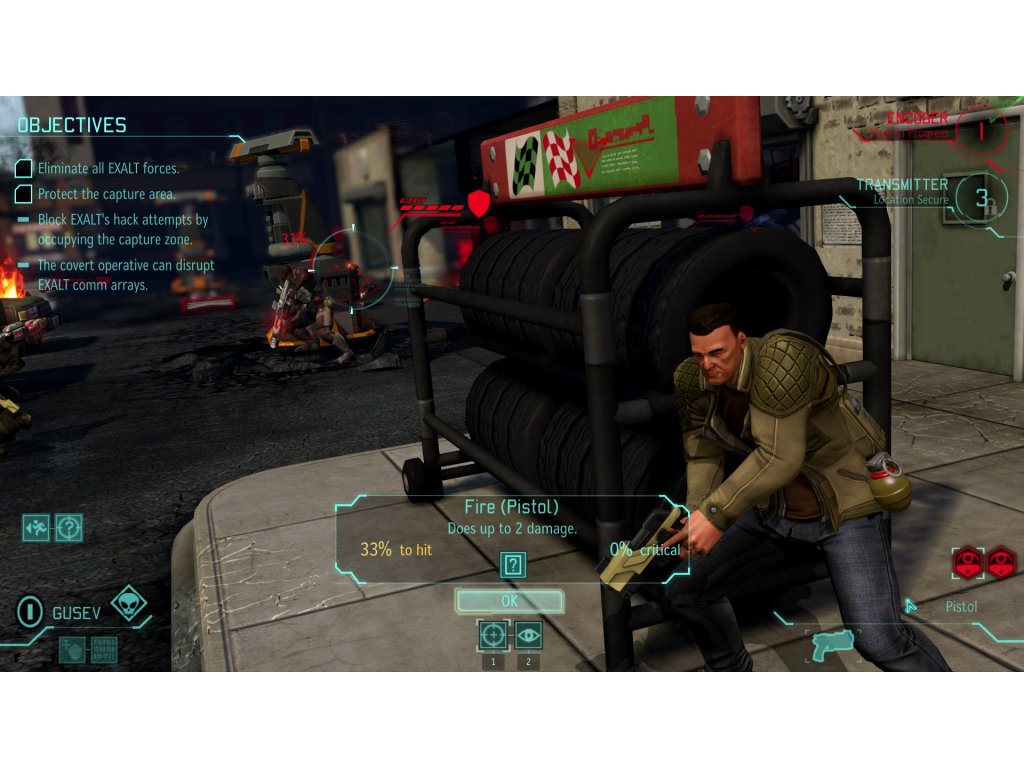The height and width of the screenshot is (768, 1024).
Task: Click the running figure icon
Action: pos(36,527)
